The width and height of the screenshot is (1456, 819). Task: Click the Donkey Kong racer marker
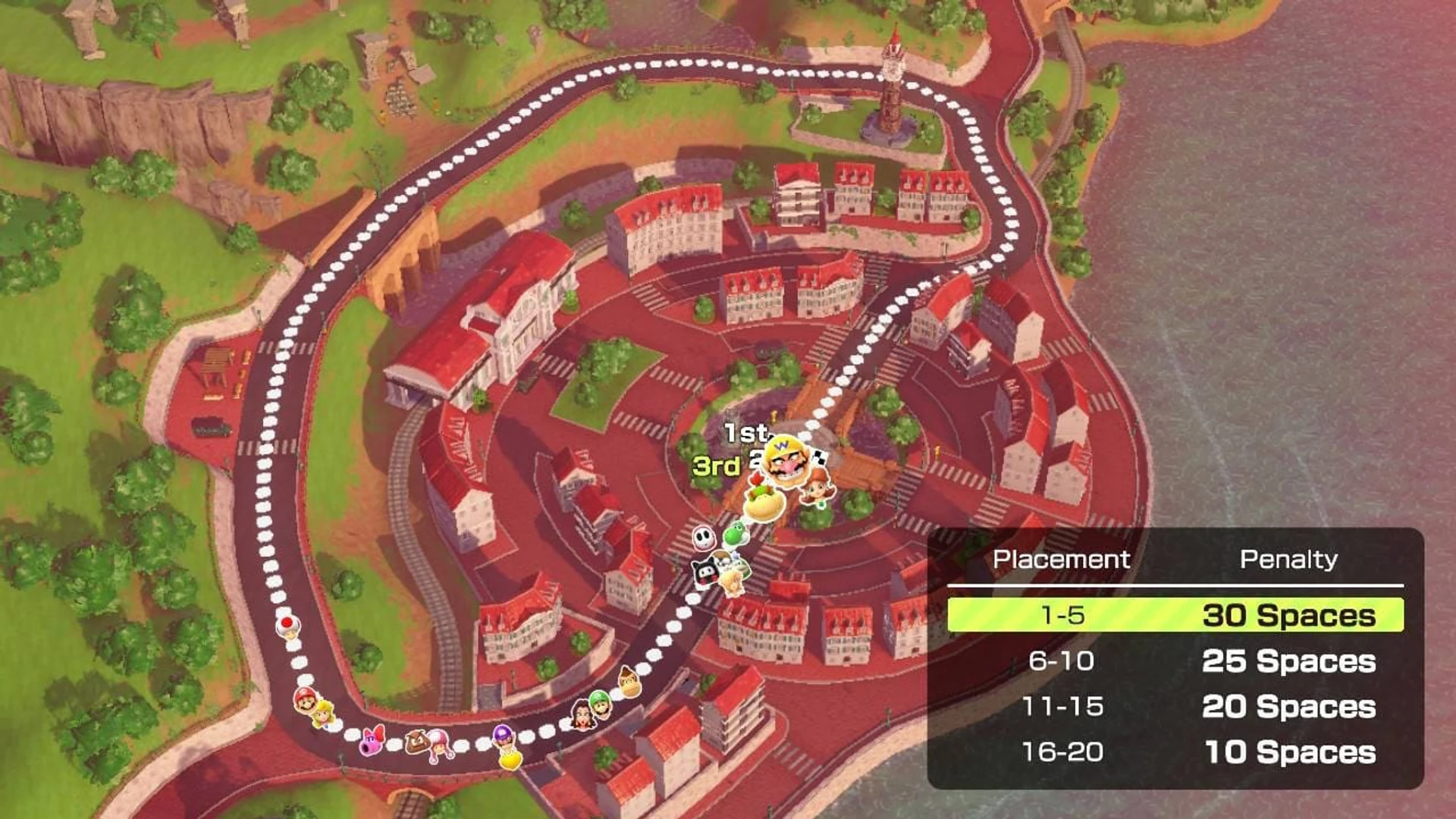629,680
